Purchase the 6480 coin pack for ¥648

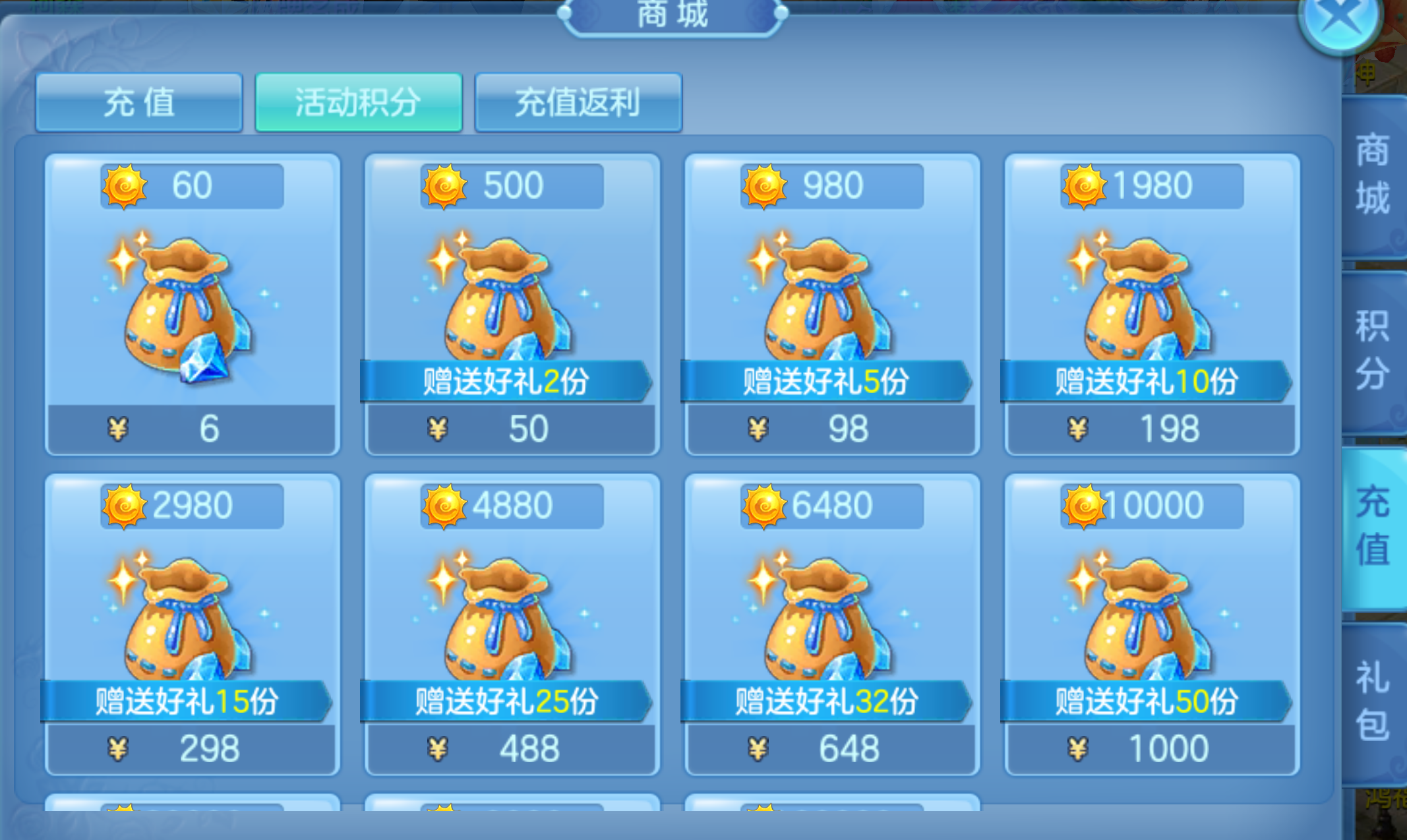coord(831,624)
